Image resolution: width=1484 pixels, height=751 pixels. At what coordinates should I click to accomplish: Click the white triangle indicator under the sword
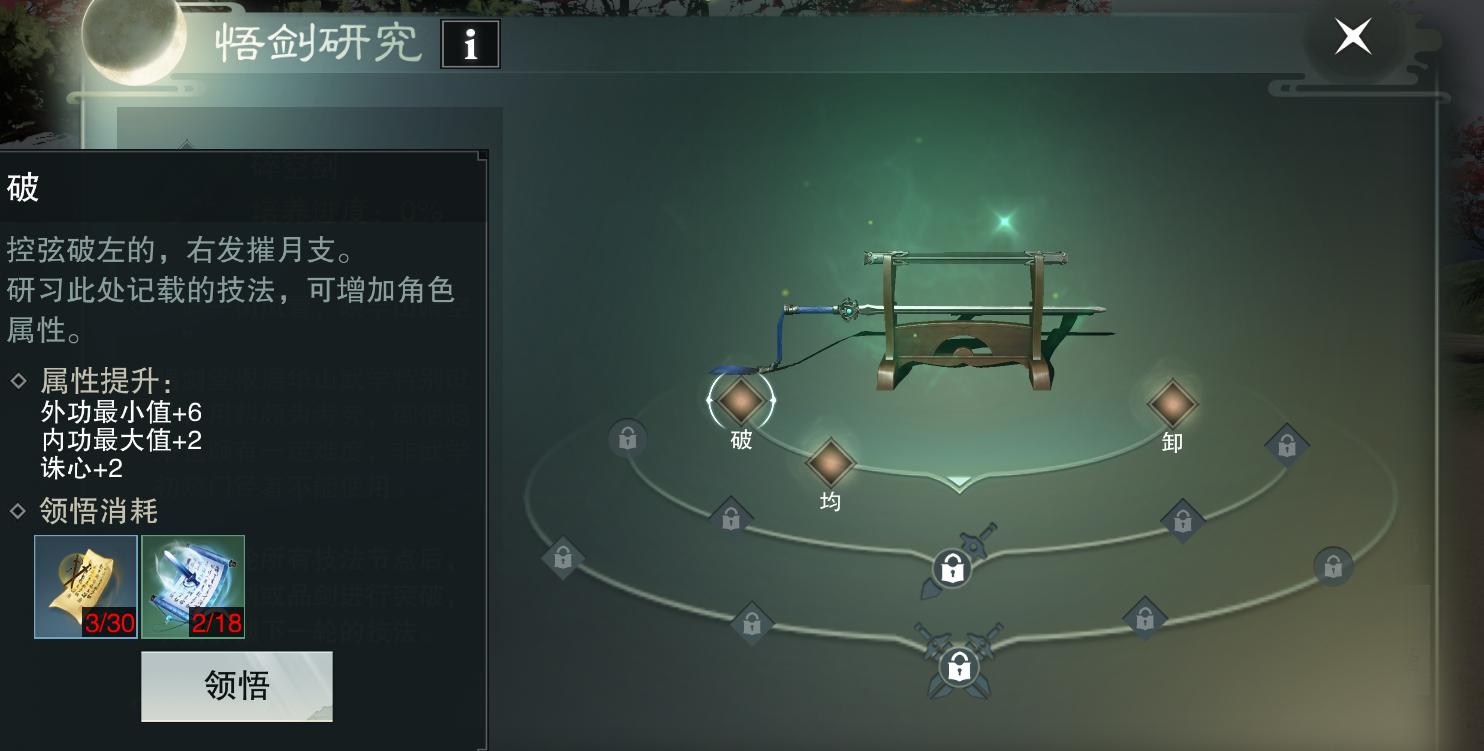[x=959, y=481]
